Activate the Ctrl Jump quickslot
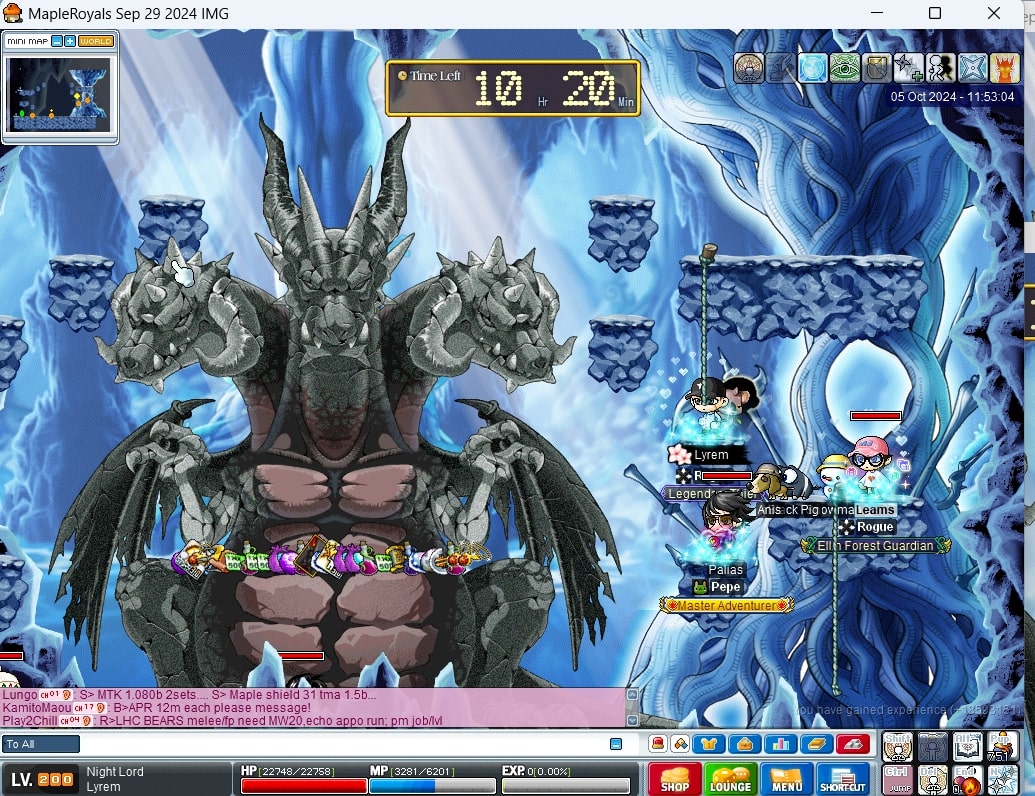The height and width of the screenshot is (796, 1035). coord(897,780)
